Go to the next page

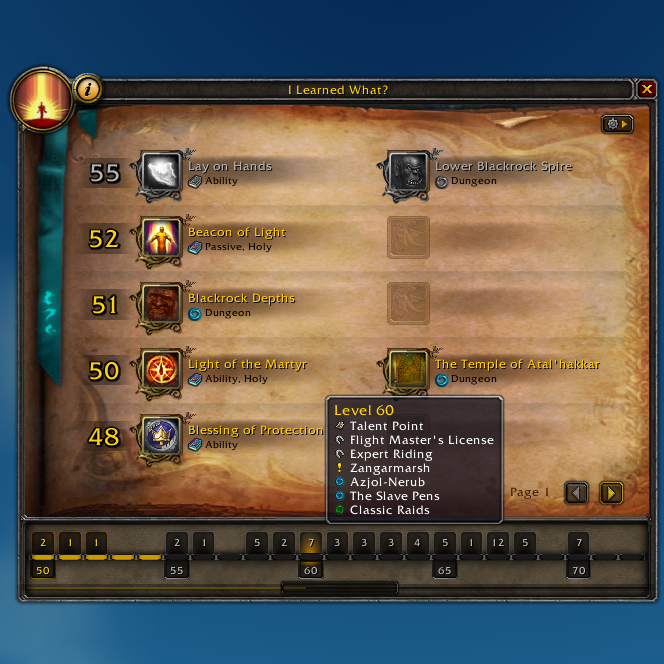click(x=611, y=492)
